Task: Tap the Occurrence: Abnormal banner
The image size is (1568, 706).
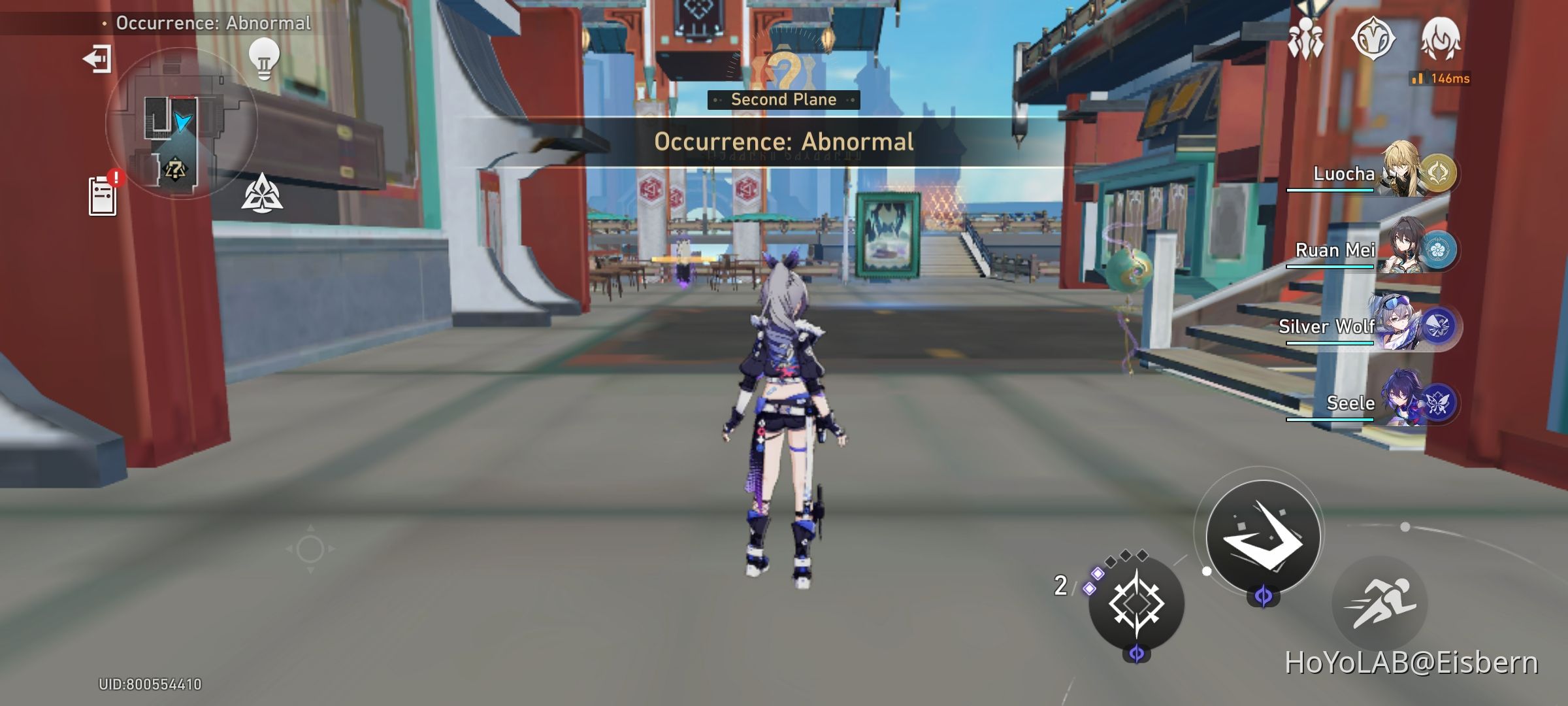Action: point(783,141)
